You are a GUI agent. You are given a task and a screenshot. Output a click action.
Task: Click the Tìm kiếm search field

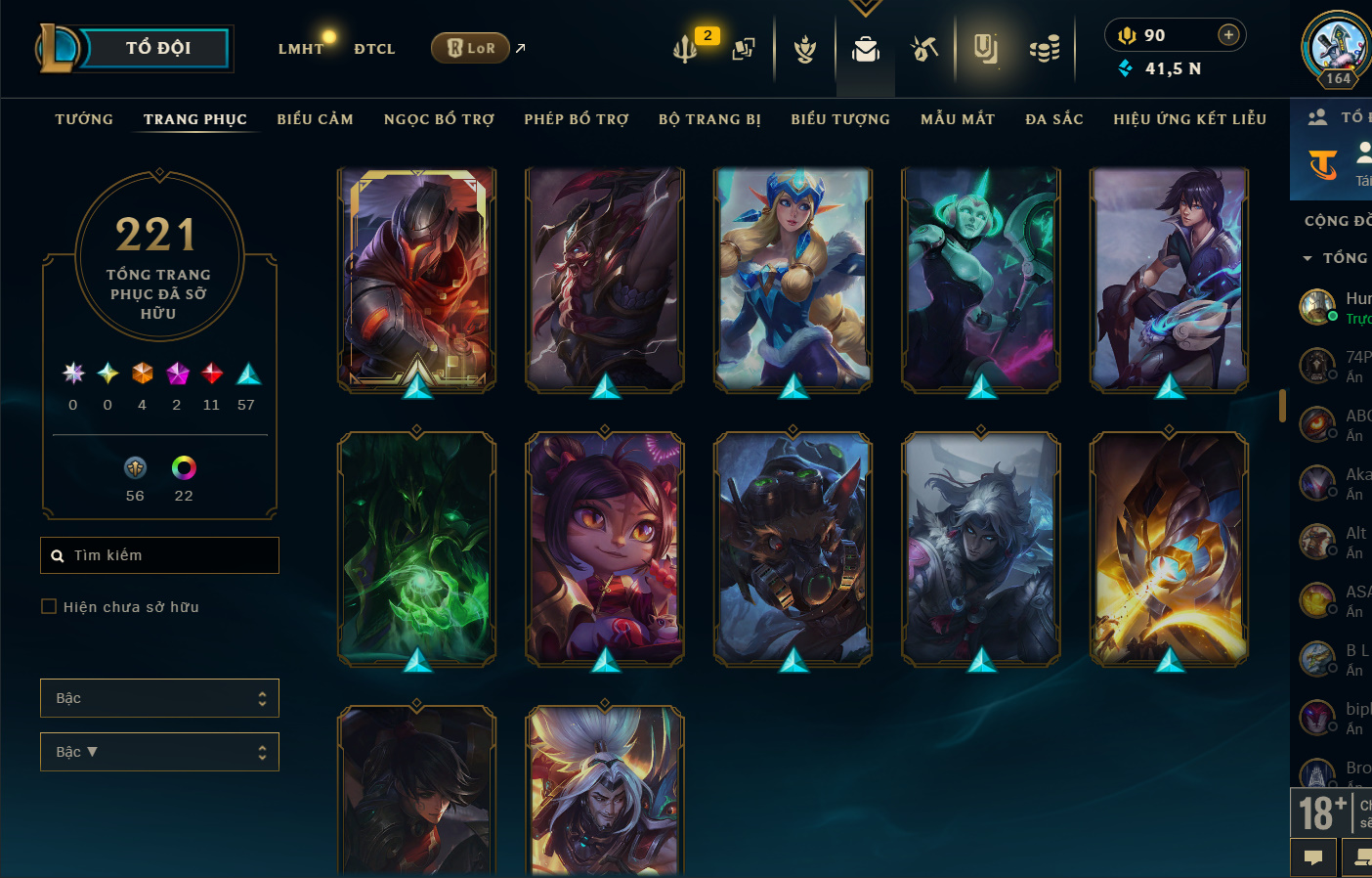tap(160, 555)
